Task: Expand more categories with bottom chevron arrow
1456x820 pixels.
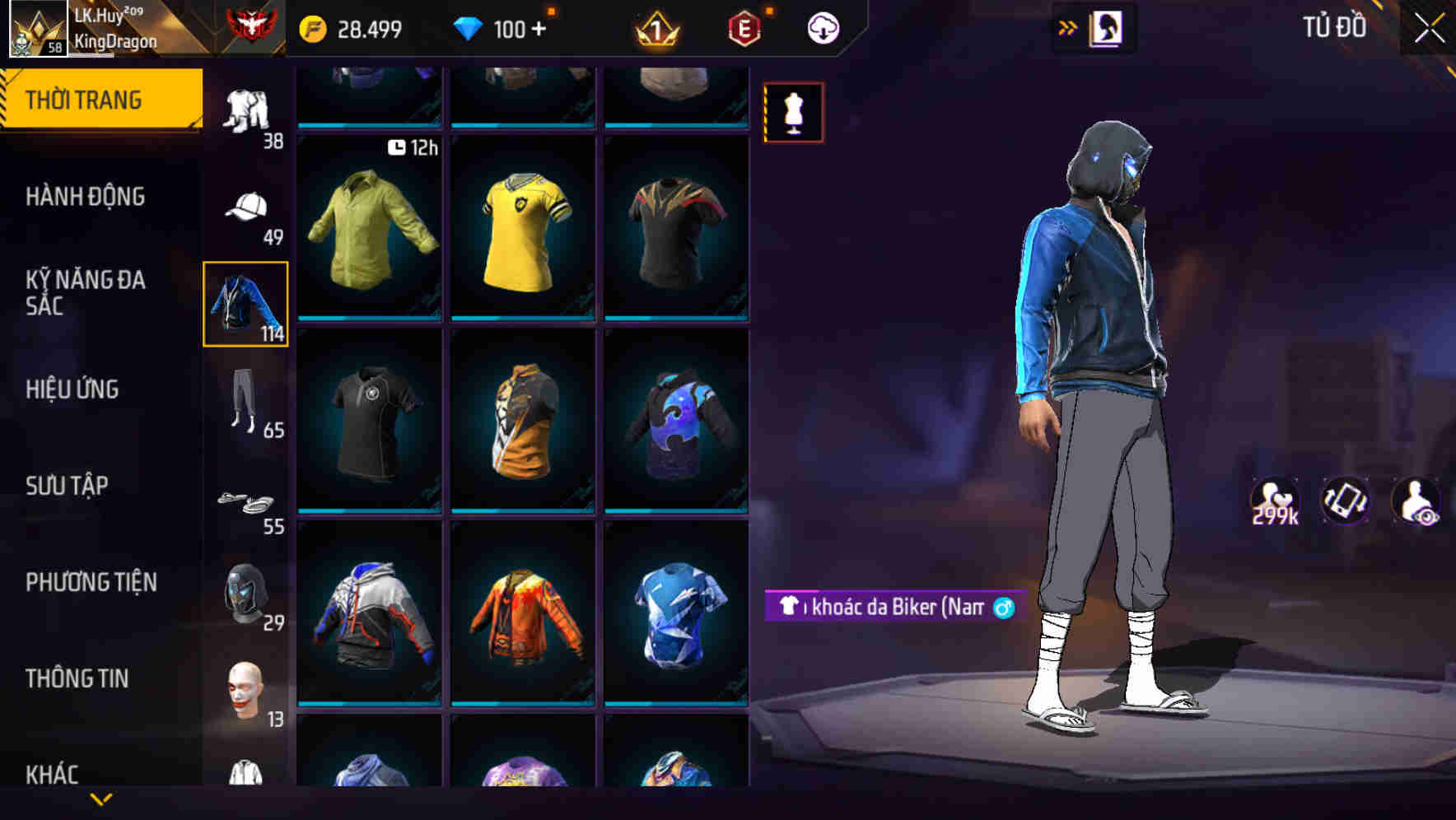Action: (x=101, y=800)
